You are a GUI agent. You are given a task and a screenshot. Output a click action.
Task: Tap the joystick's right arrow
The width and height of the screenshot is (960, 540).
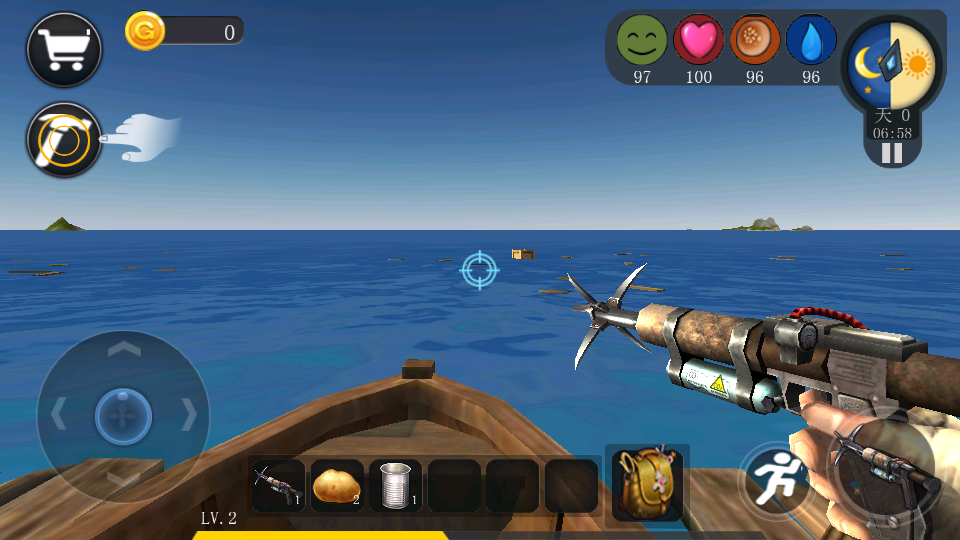pyautogui.click(x=188, y=413)
